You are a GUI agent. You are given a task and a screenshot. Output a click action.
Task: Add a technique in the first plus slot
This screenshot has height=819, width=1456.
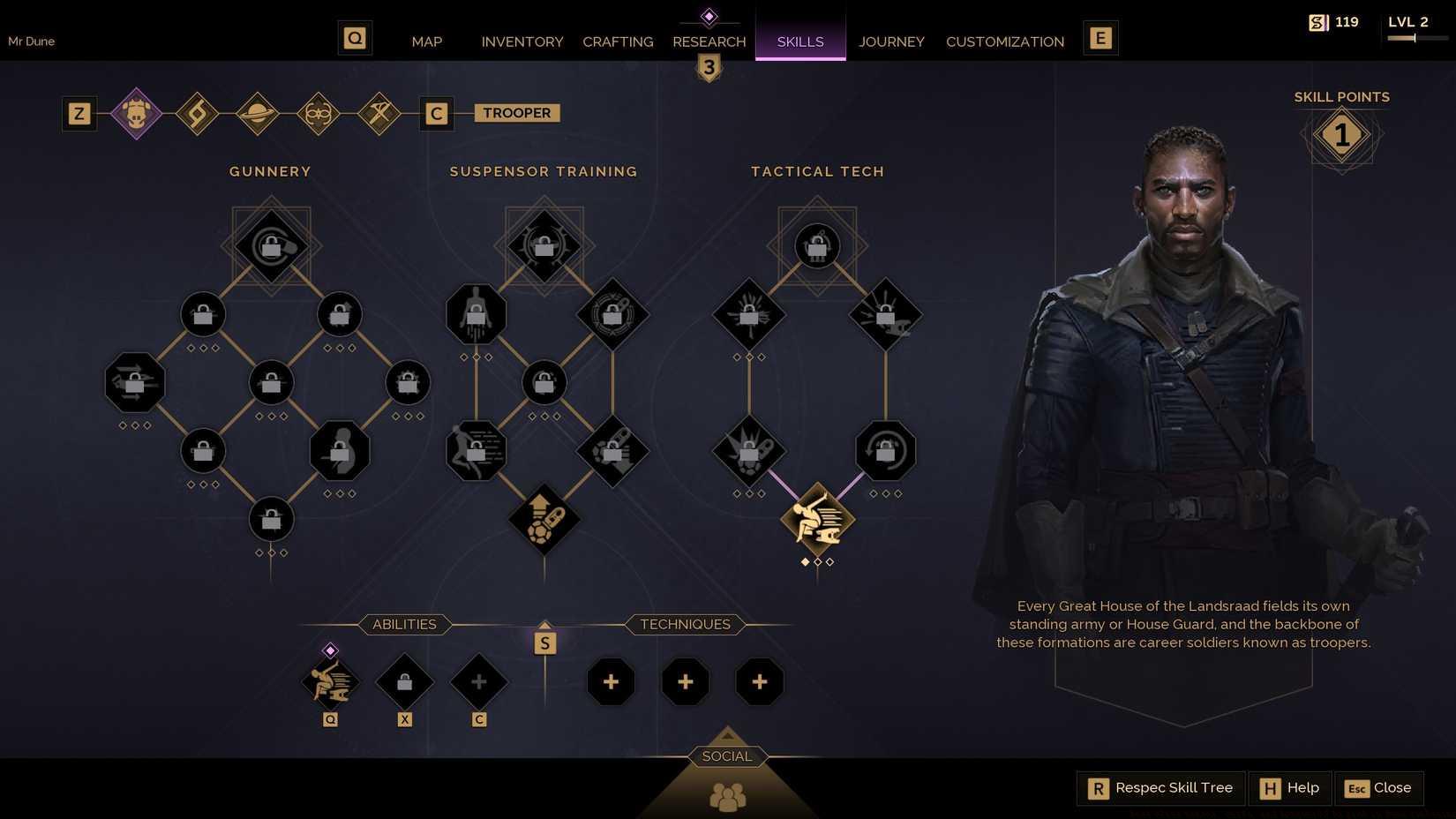coord(612,681)
